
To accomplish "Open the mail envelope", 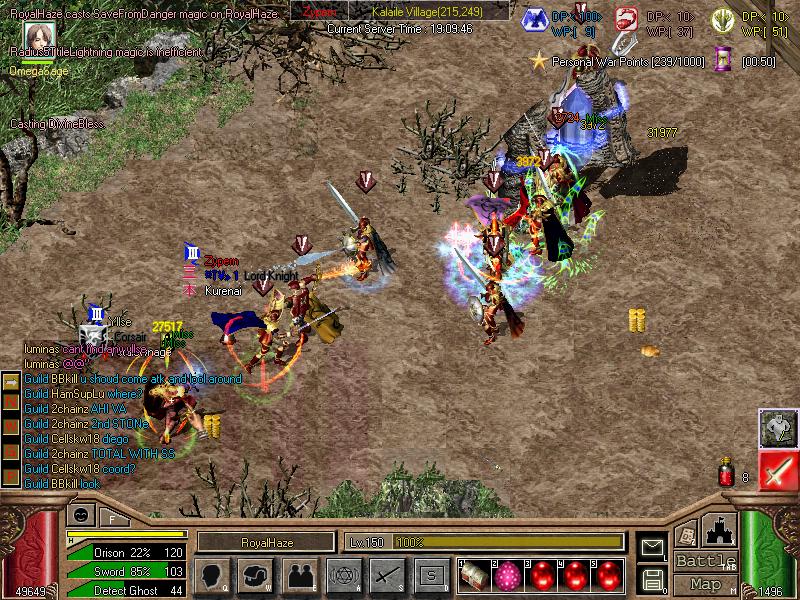I will pyautogui.click(x=653, y=547).
